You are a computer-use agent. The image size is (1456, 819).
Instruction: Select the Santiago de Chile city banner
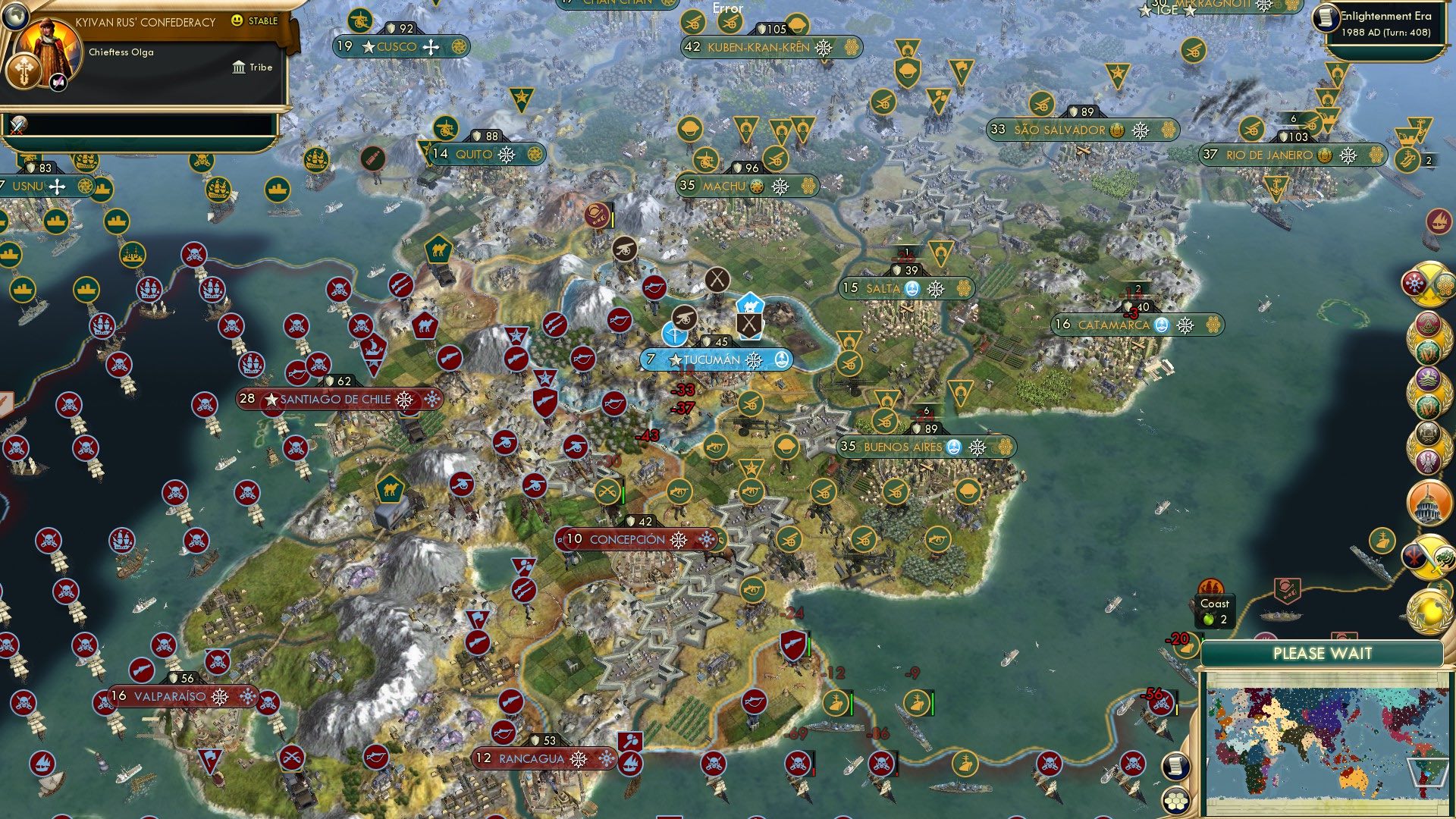coord(328,397)
